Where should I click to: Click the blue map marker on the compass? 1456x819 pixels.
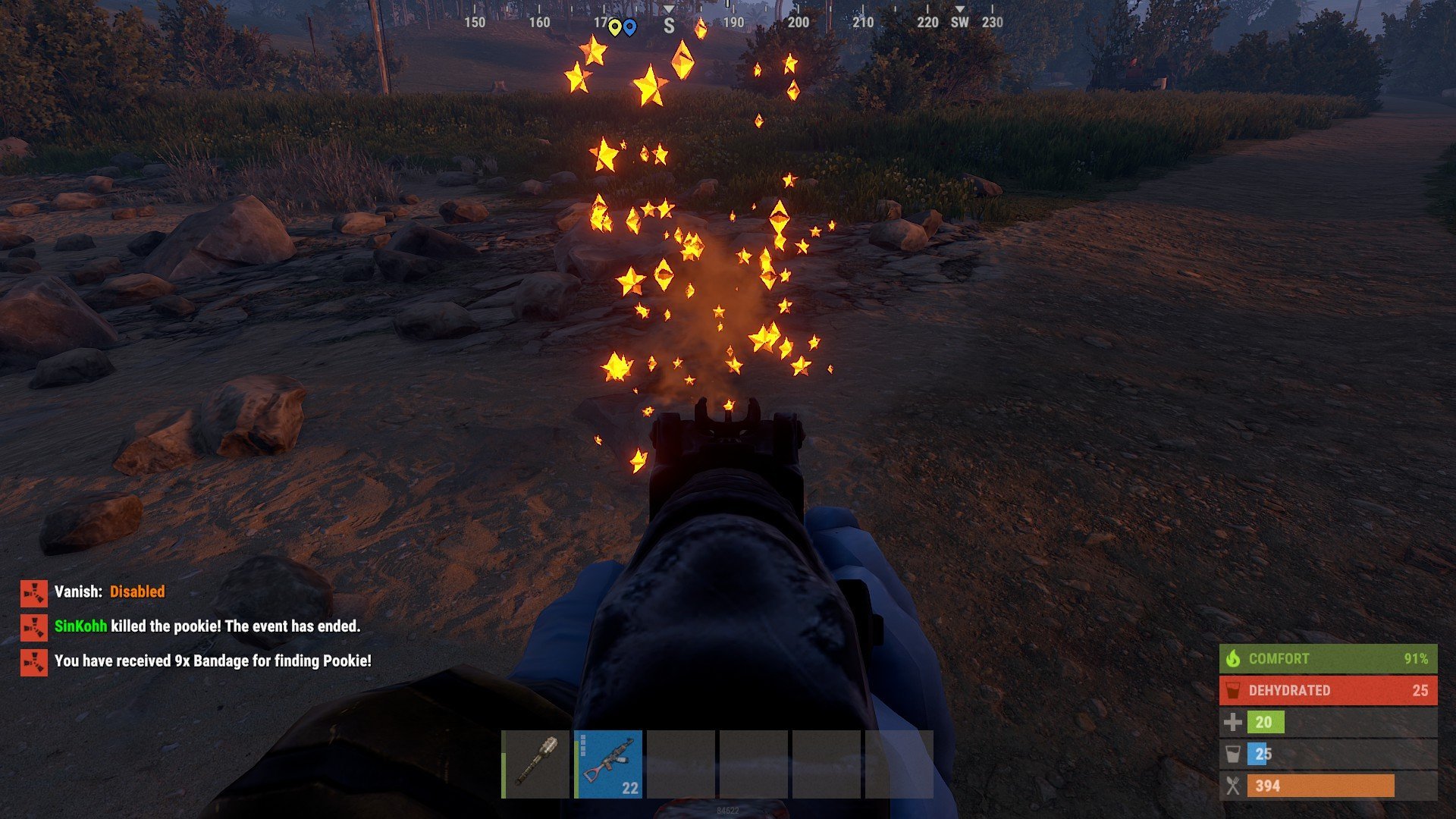pos(629,27)
